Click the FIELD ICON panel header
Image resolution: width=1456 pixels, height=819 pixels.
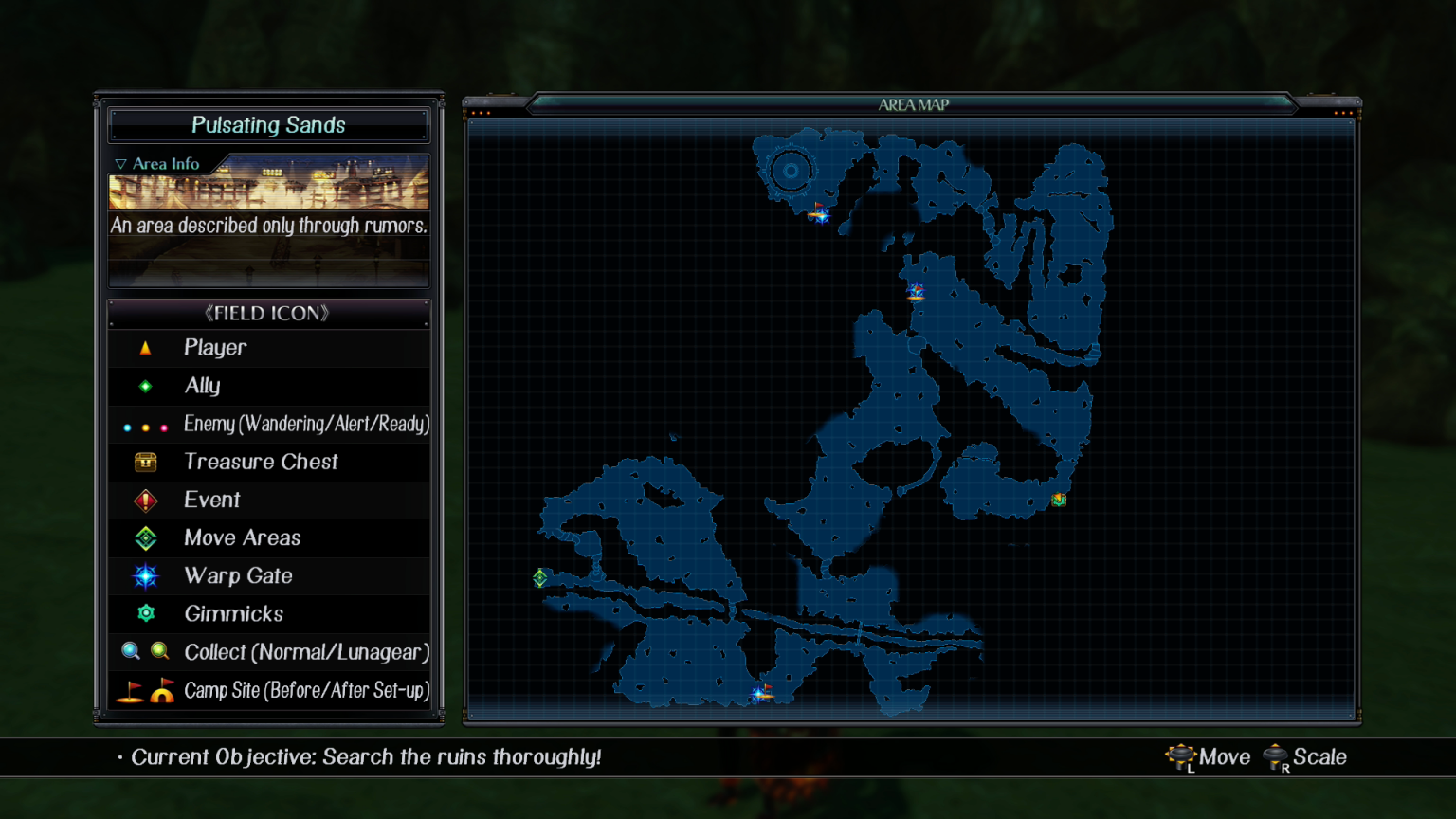(x=269, y=313)
